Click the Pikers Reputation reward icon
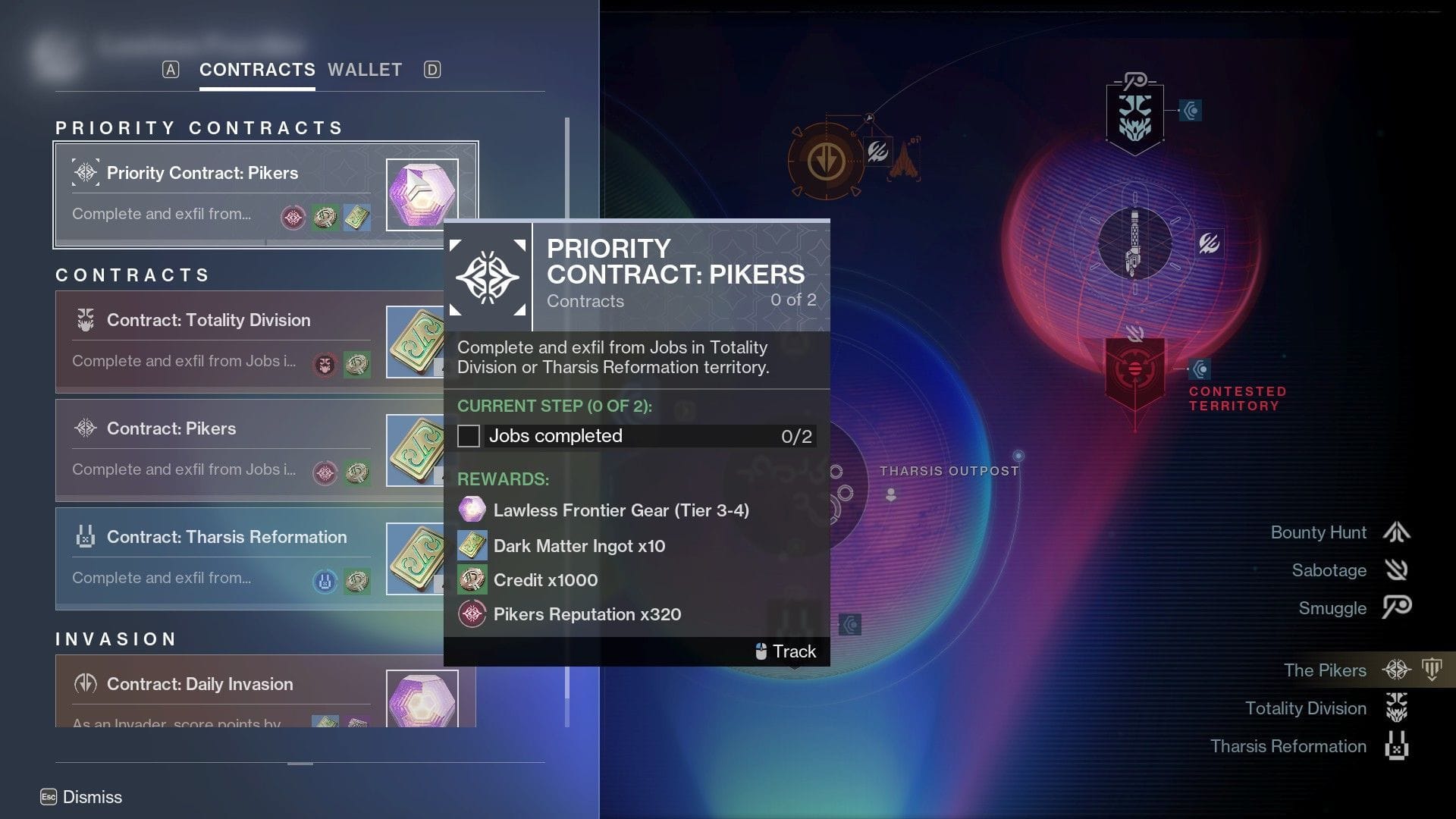1456x819 pixels. [470, 613]
